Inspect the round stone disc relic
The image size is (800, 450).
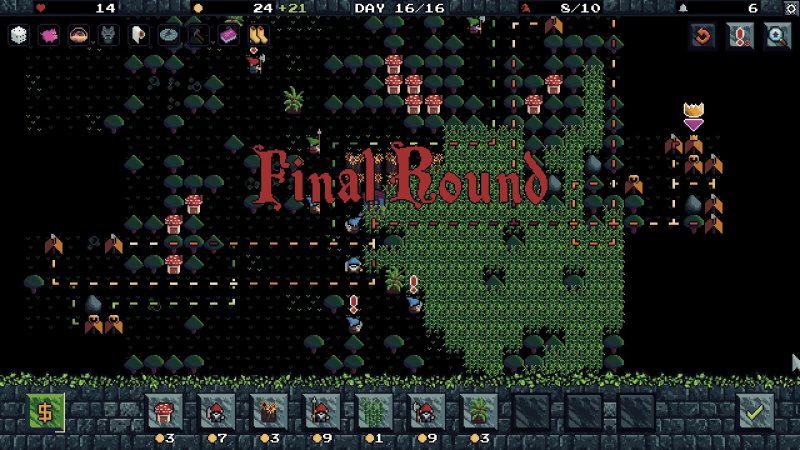click(168, 36)
